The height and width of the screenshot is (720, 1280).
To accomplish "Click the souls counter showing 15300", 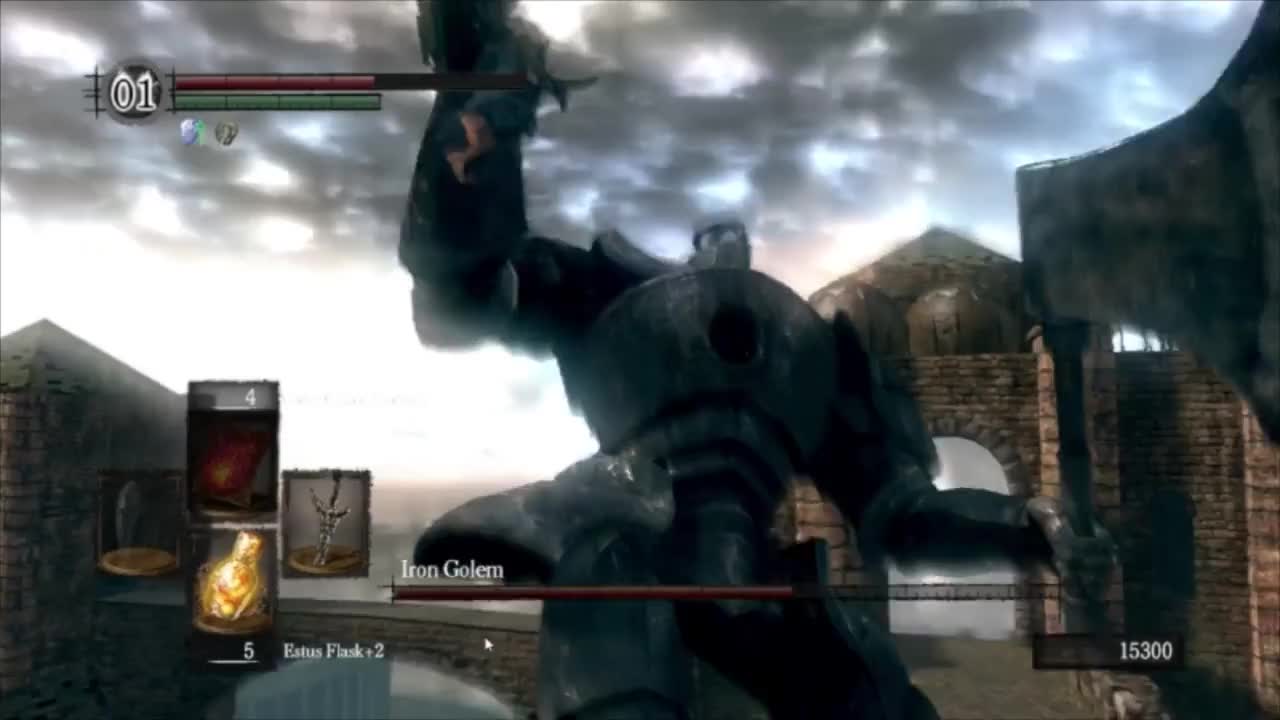I will pyautogui.click(x=1145, y=651).
